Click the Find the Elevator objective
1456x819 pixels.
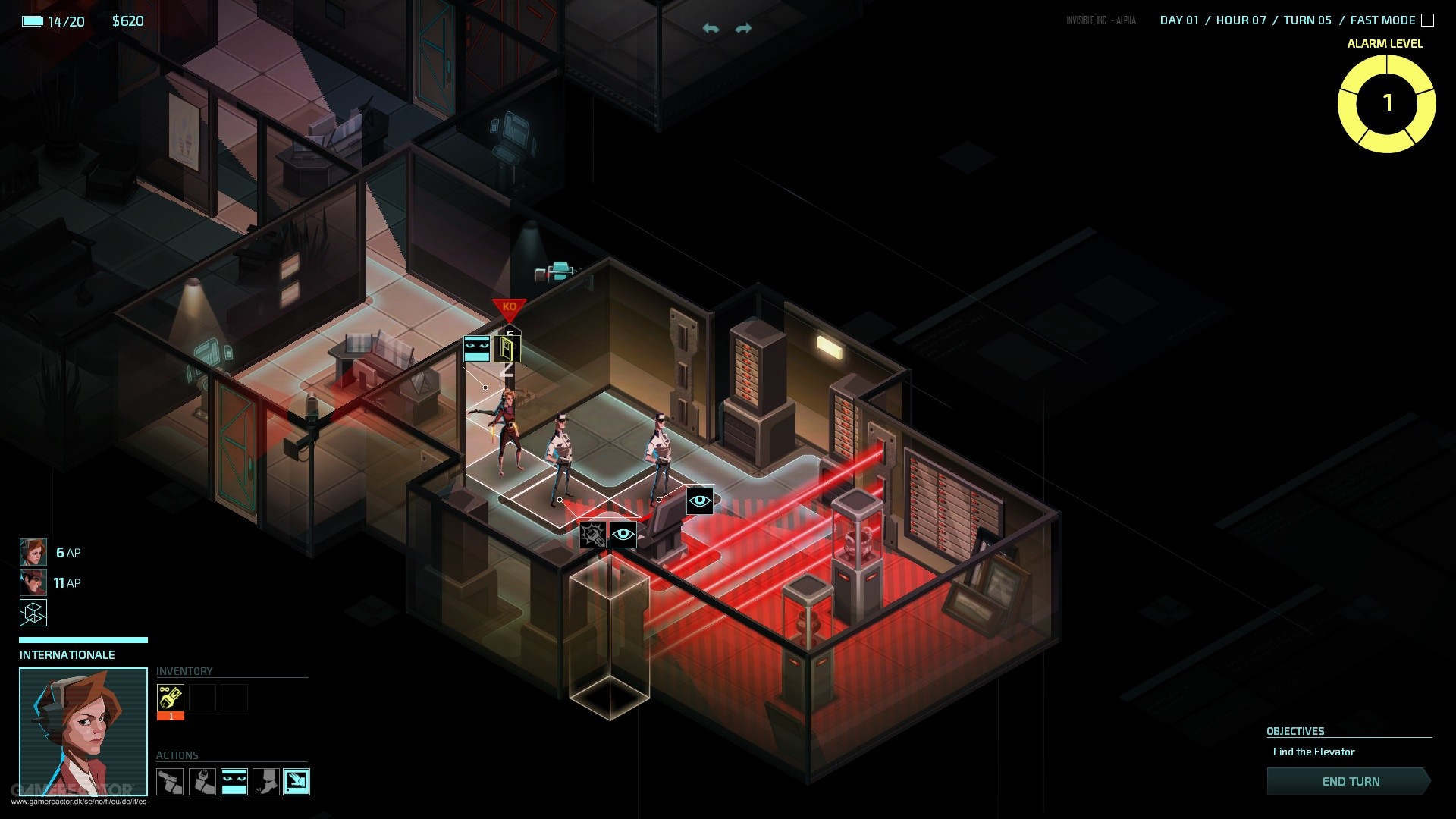(x=1313, y=752)
